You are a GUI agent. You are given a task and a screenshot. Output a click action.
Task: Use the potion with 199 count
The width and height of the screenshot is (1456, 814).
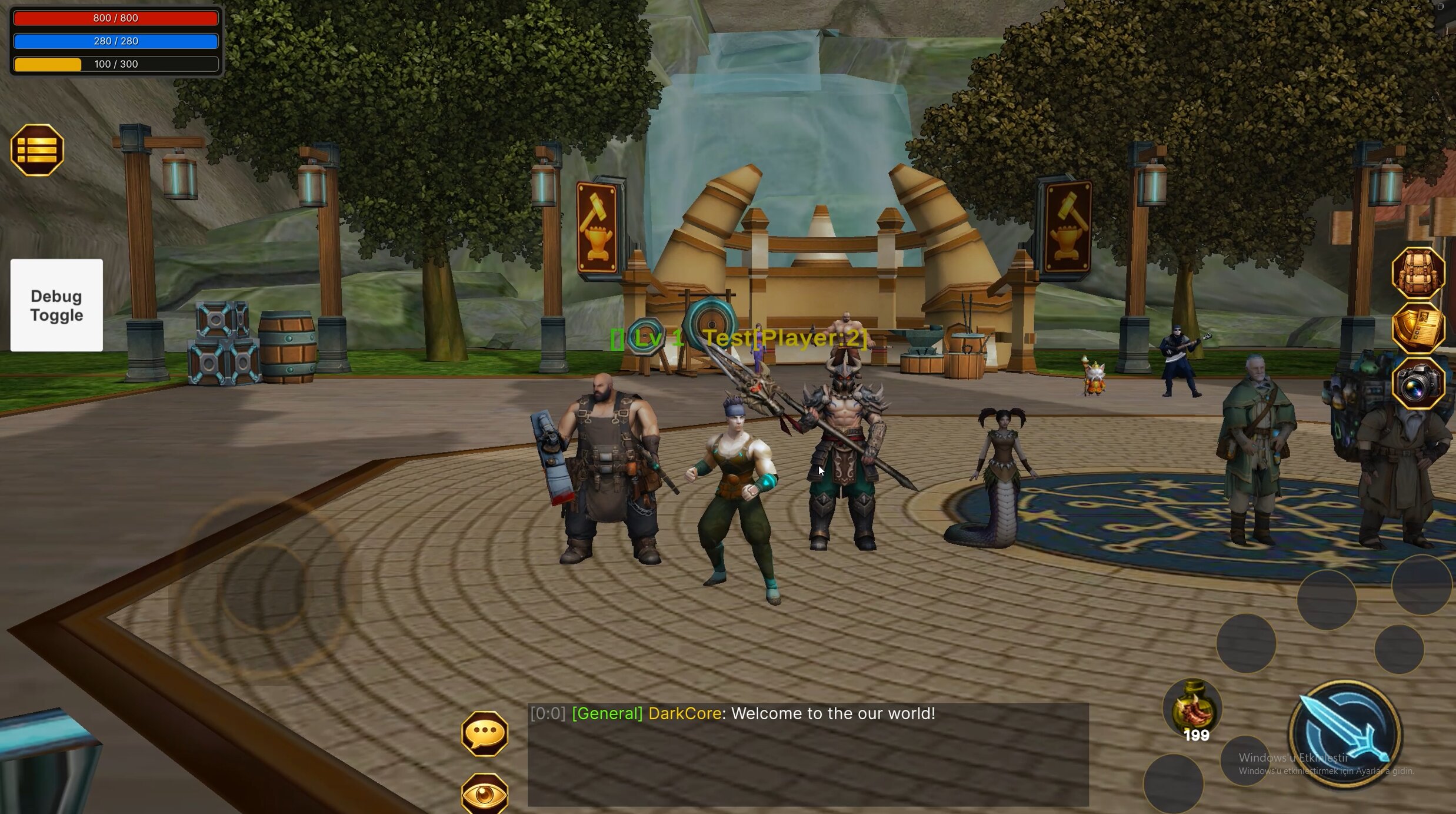pos(1192,709)
